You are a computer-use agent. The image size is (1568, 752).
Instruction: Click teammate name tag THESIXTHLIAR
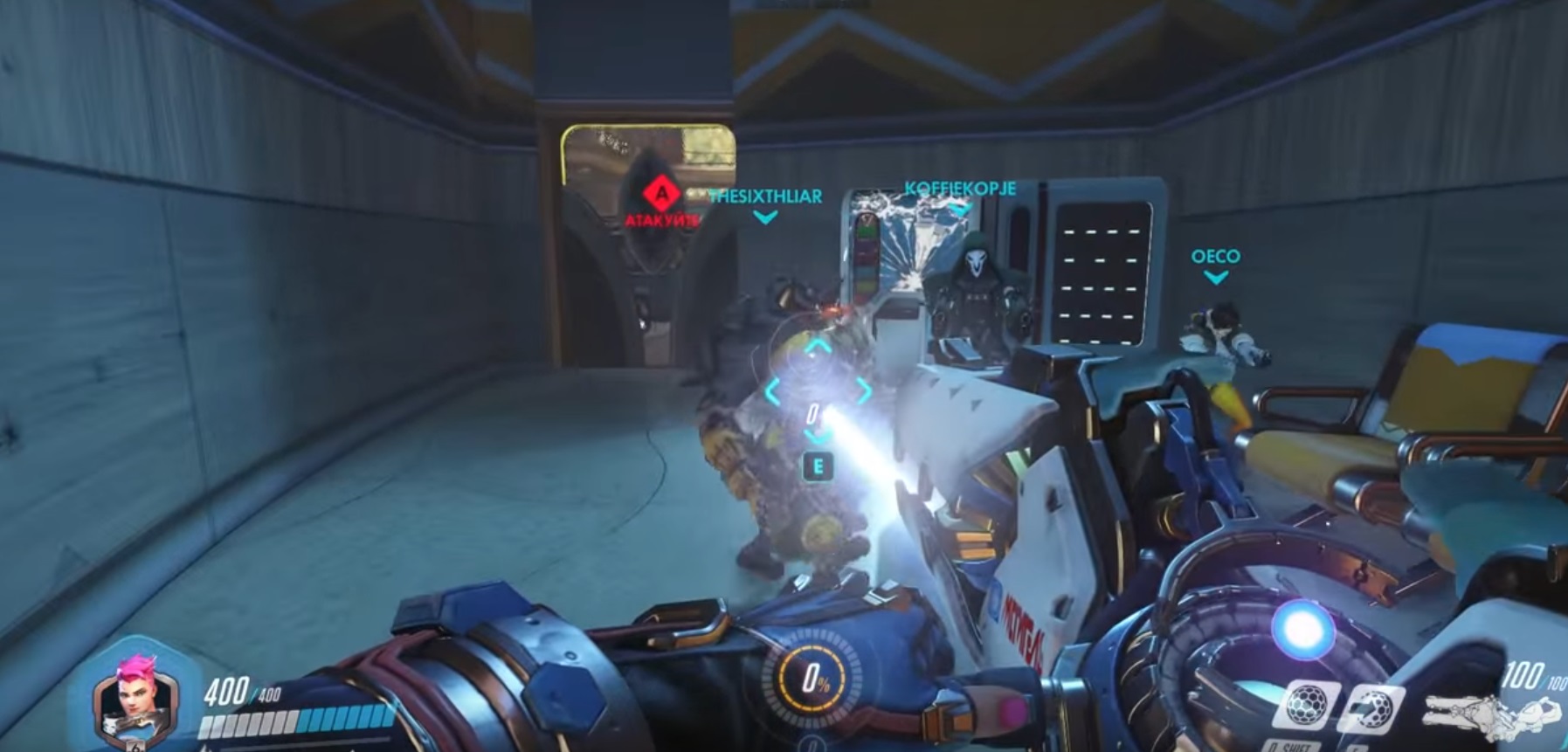pyautogui.click(x=765, y=197)
